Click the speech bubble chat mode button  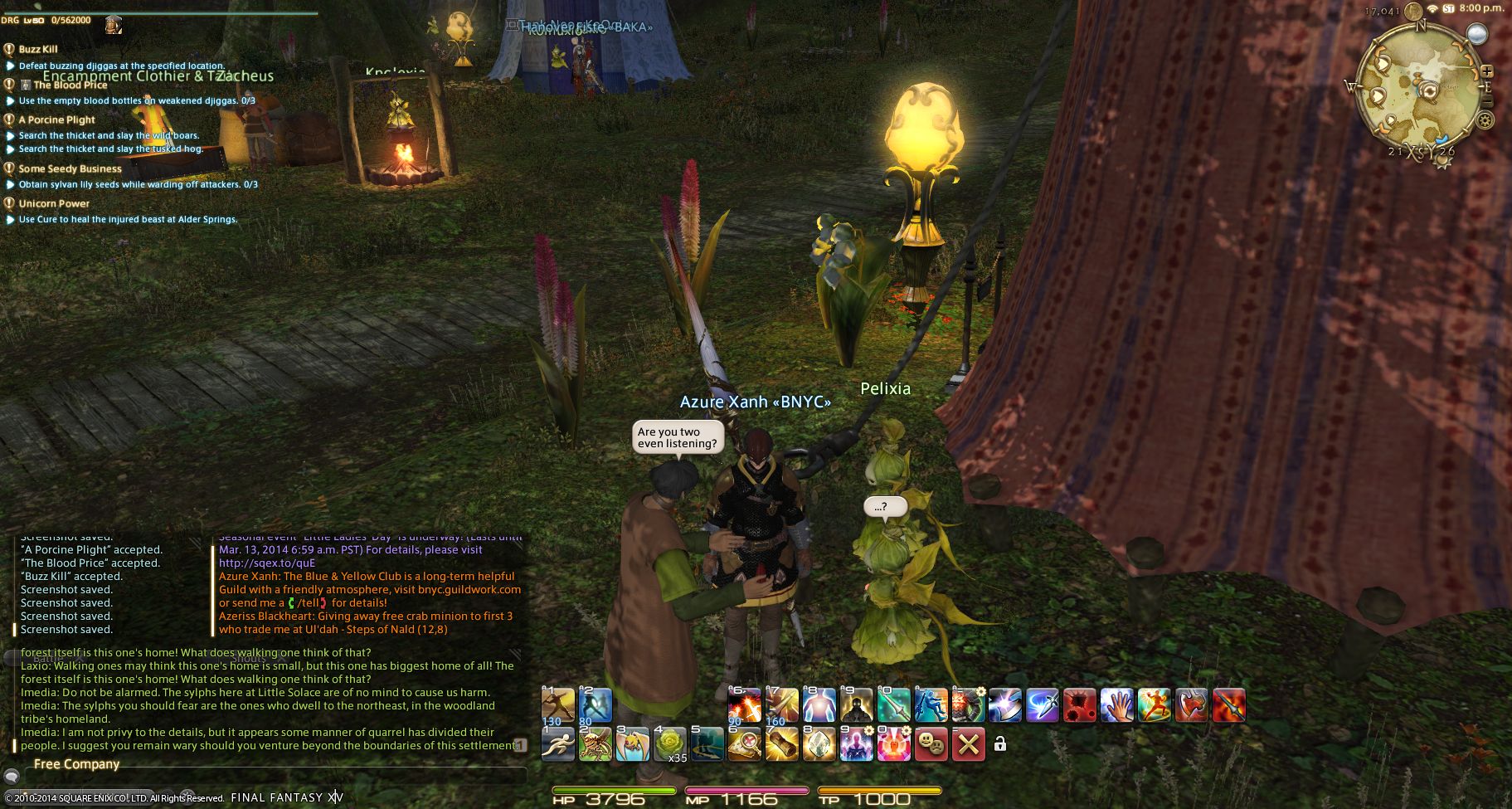pos(12,777)
